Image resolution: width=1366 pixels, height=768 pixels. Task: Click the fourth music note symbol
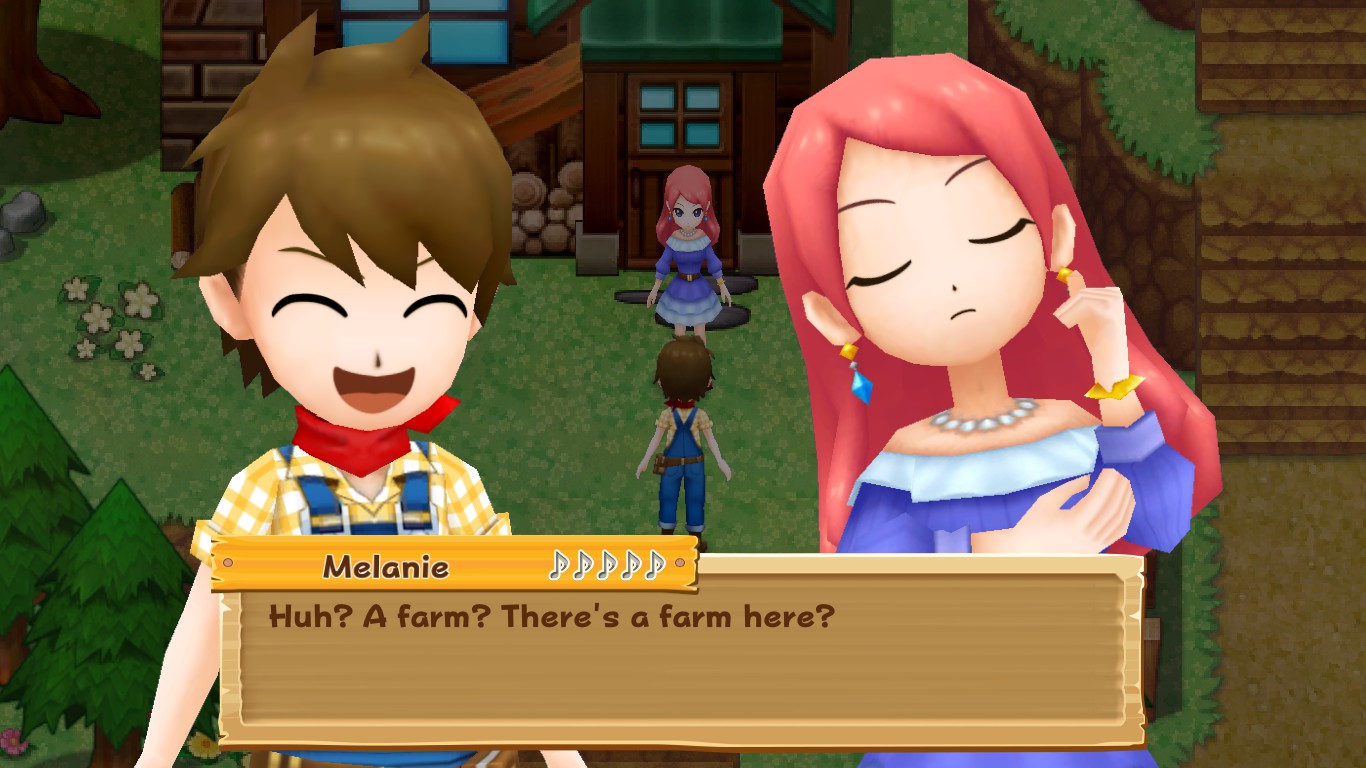tap(631, 564)
